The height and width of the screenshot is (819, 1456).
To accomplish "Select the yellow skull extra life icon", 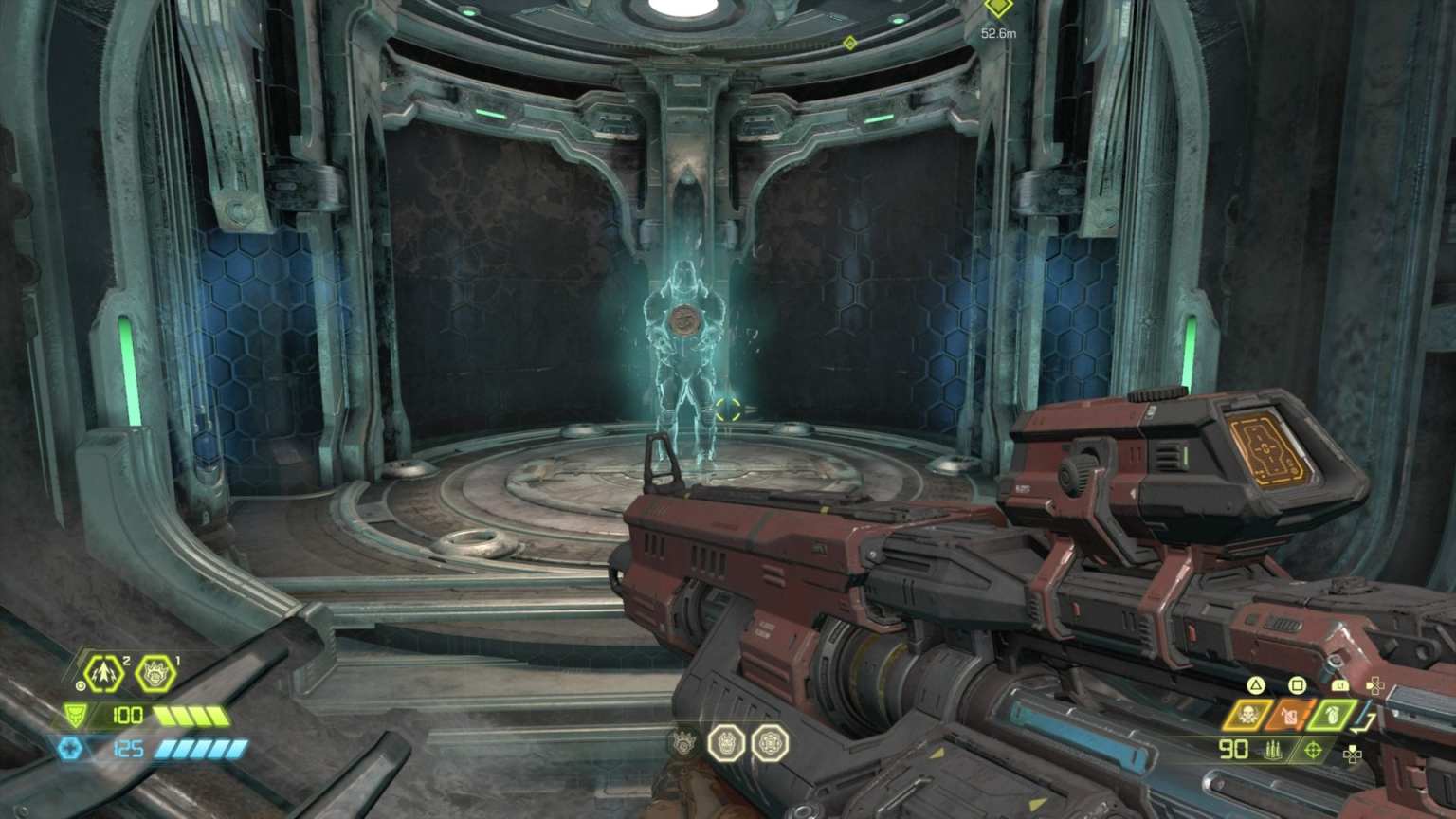I will 1248,713.
